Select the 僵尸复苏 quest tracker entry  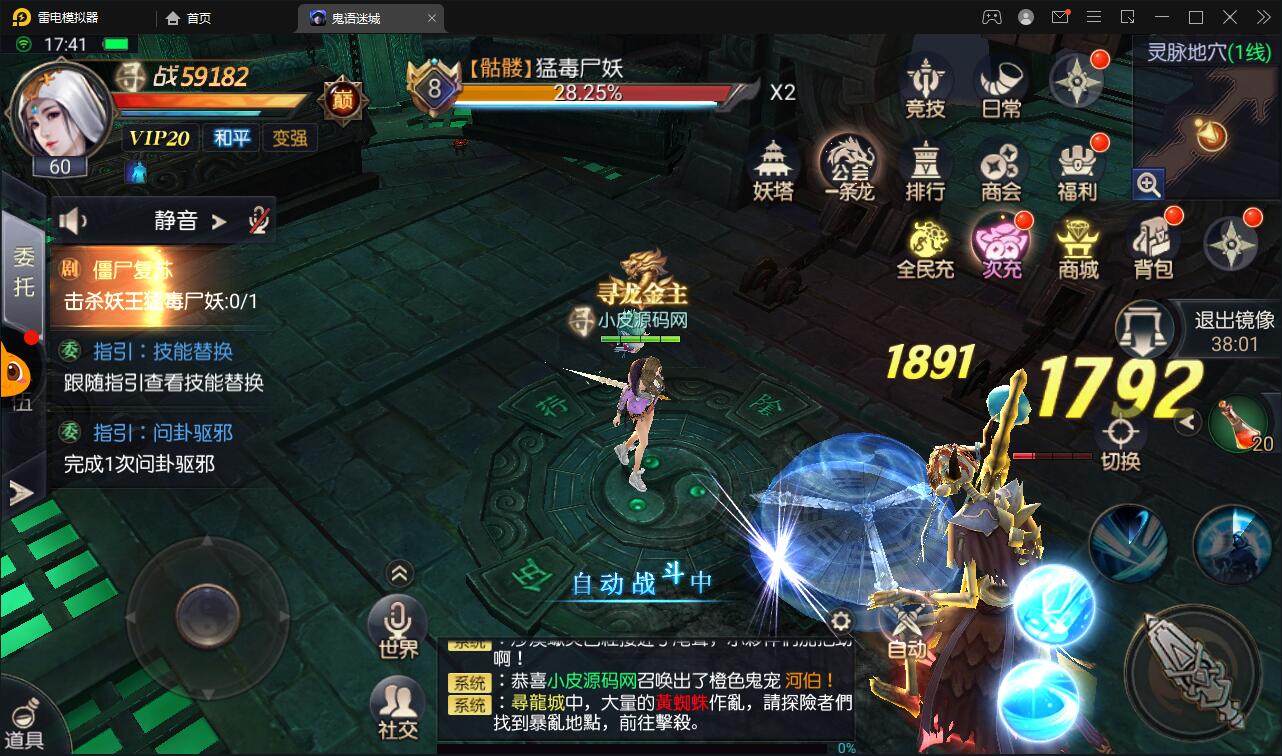[x=160, y=284]
